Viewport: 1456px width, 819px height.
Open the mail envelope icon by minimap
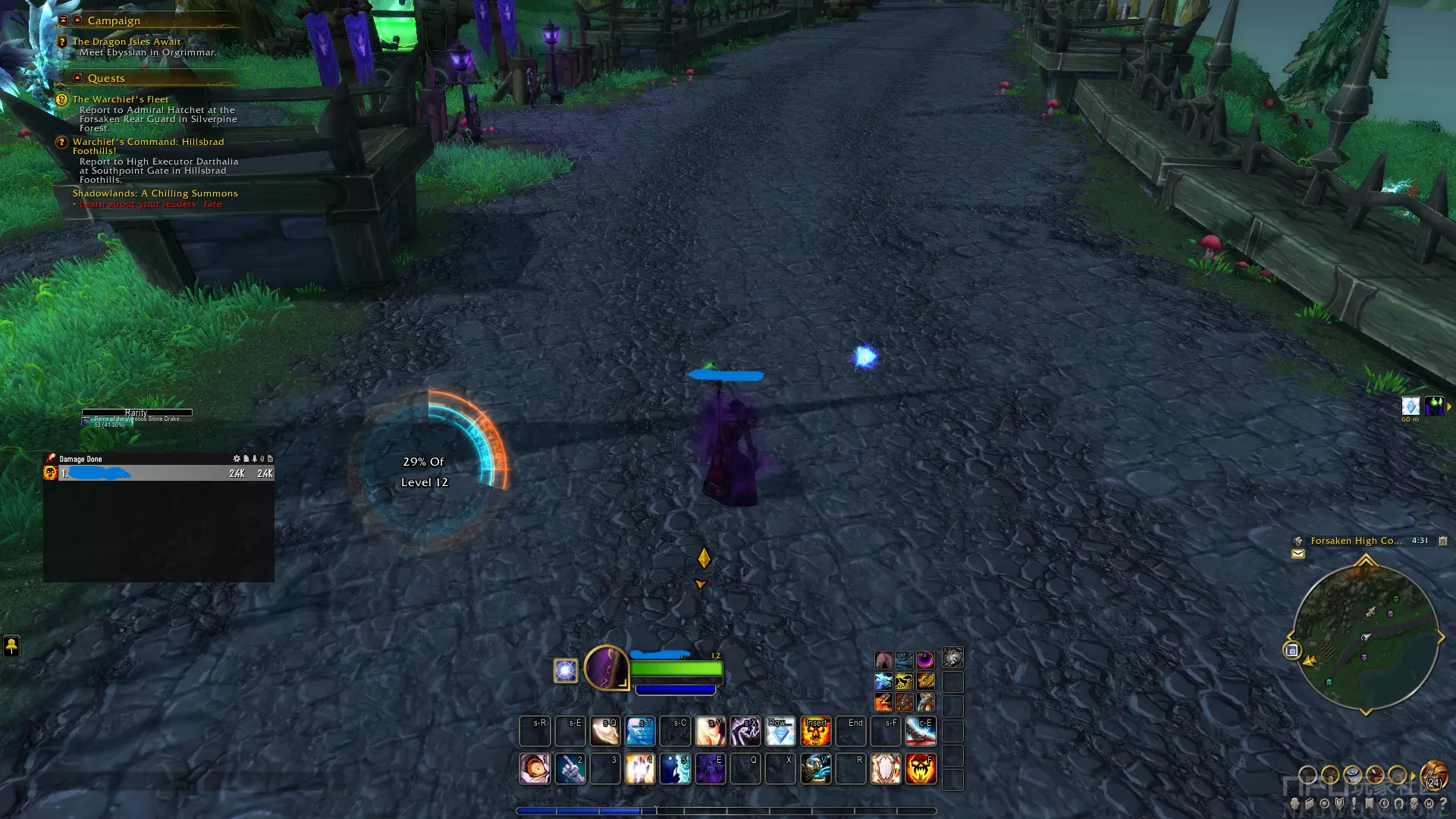(1298, 554)
